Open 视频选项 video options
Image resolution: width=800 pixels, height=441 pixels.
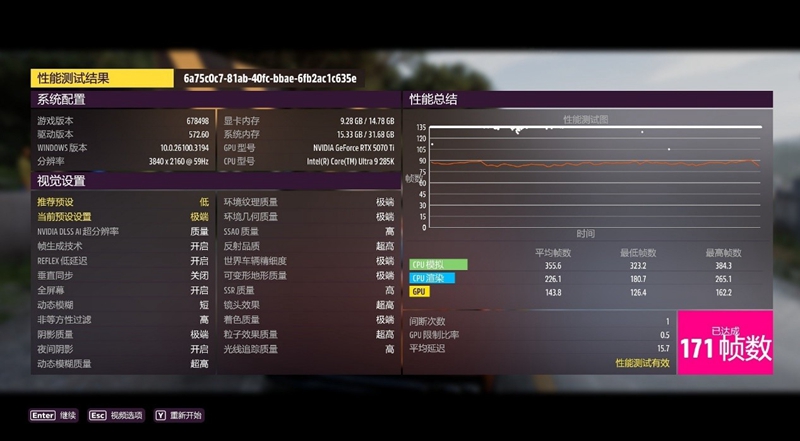click(115, 415)
